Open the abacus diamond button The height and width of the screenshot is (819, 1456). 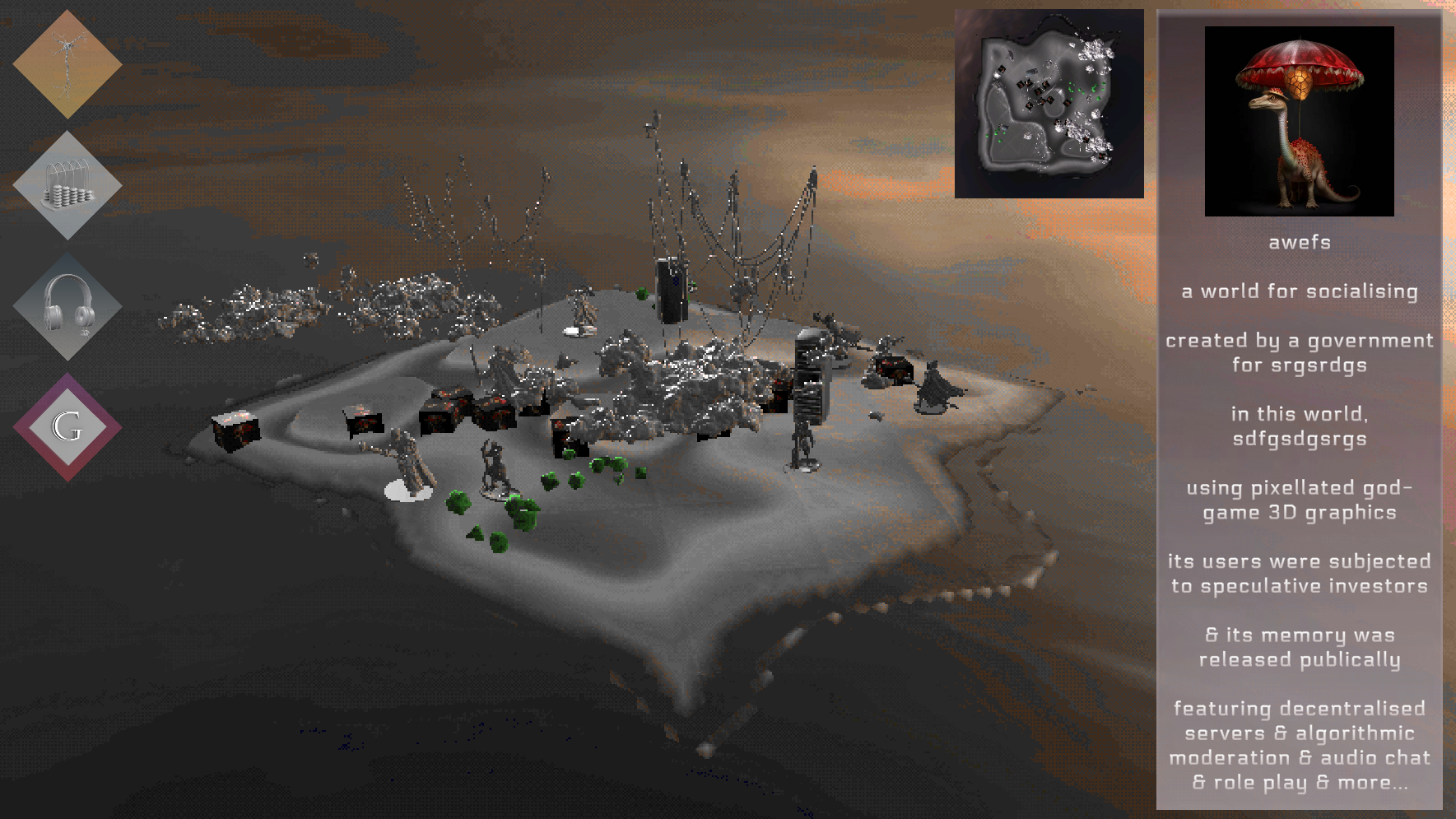(67, 186)
